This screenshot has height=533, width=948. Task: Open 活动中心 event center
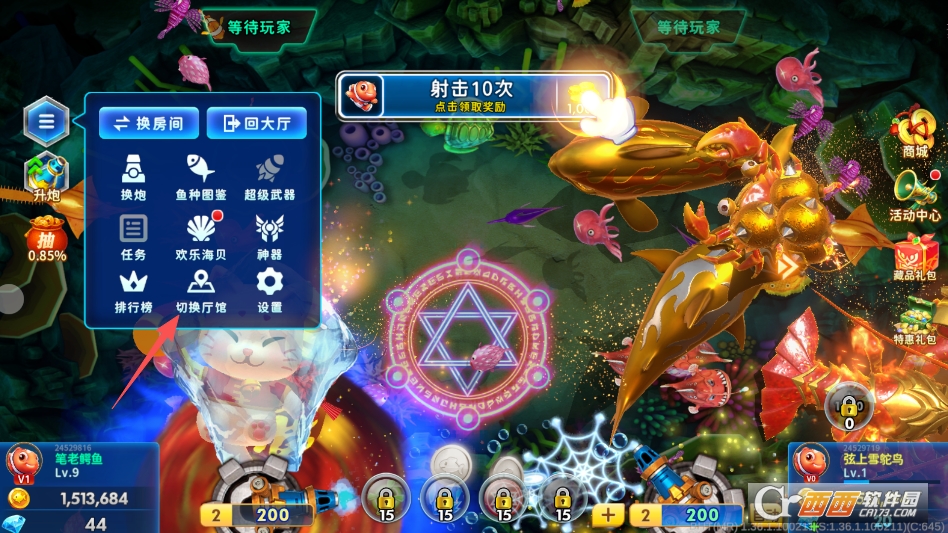pyautogui.click(x=914, y=194)
